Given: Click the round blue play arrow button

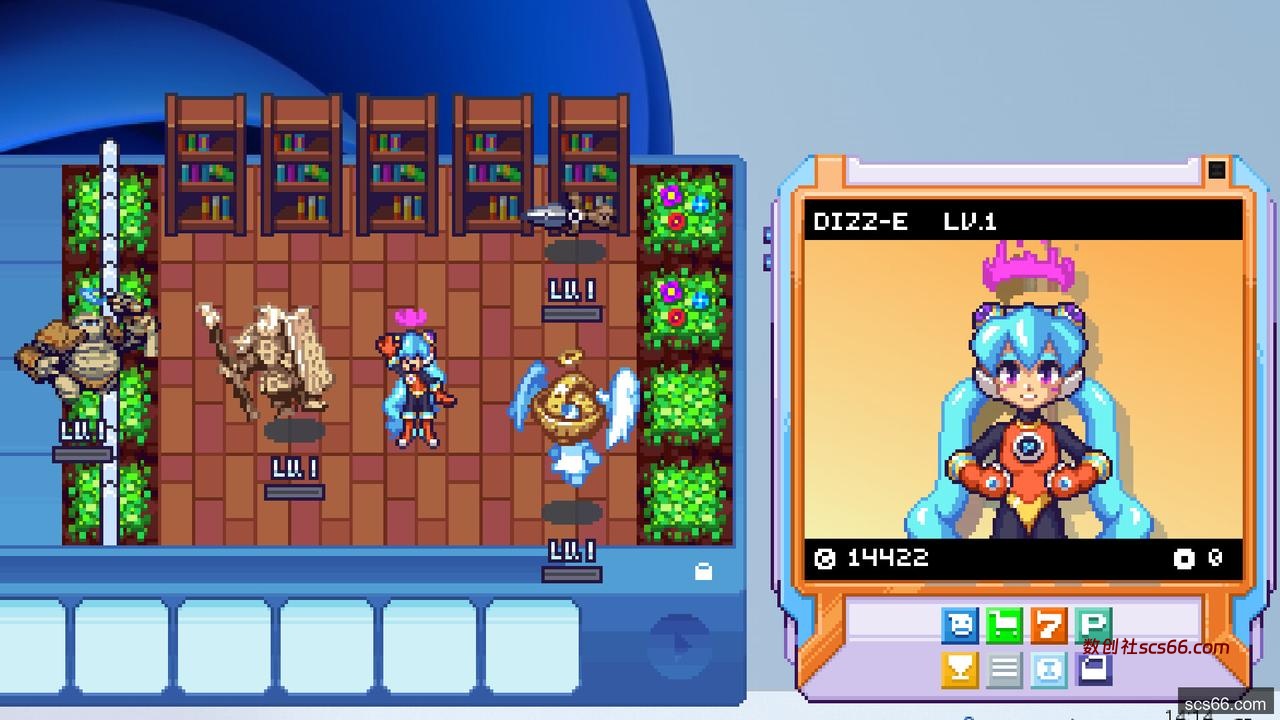Looking at the screenshot, I should (x=680, y=642).
